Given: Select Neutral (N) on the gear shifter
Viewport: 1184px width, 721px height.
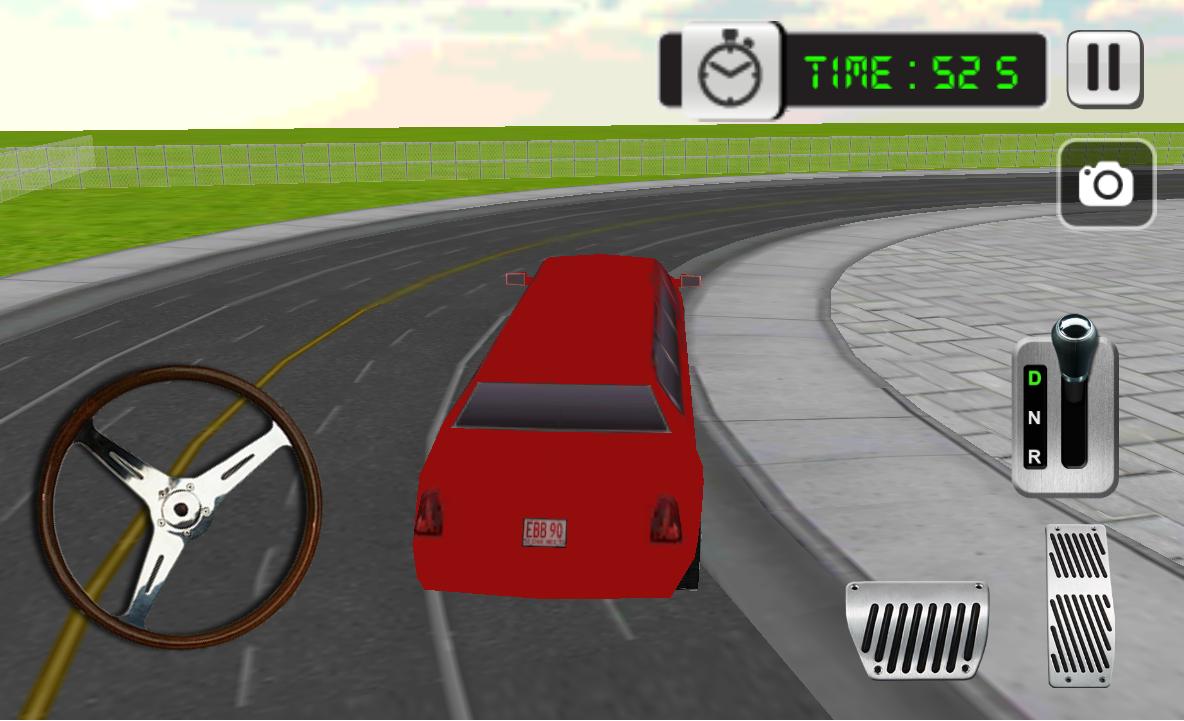Looking at the screenshot, I should 1035,418.
